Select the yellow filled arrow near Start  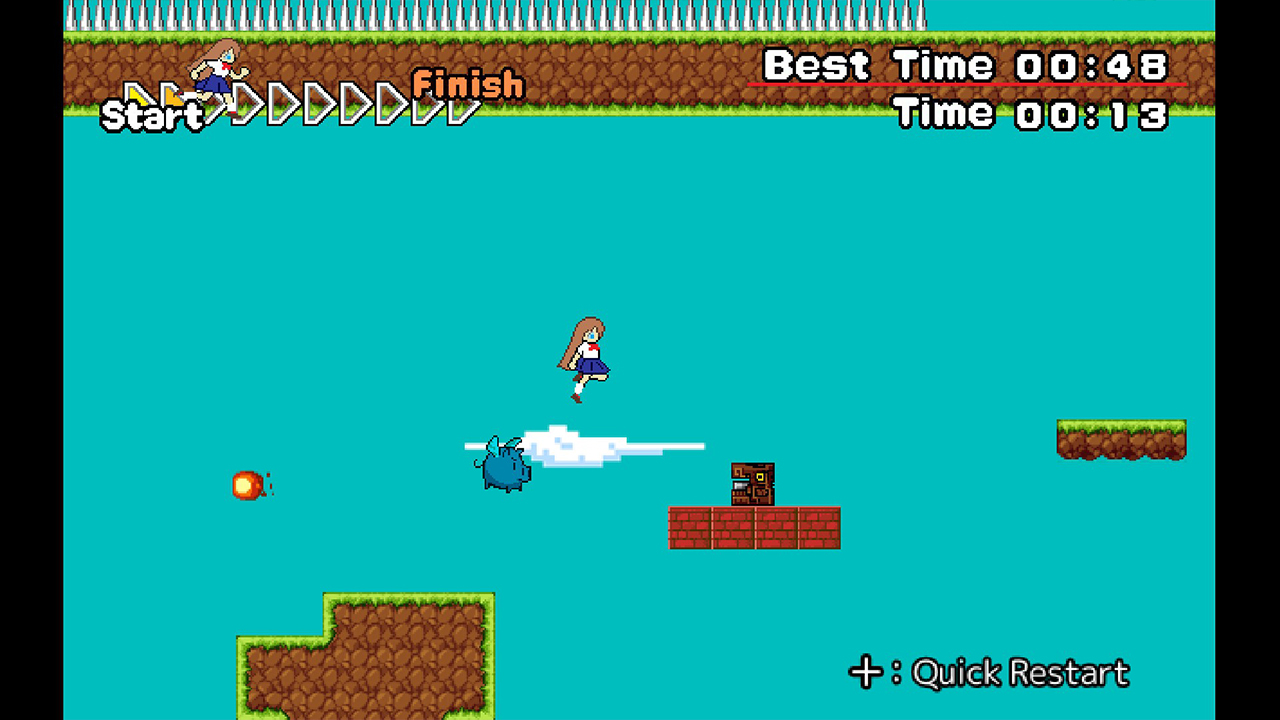pyautogui.click(x=136, y=95)
